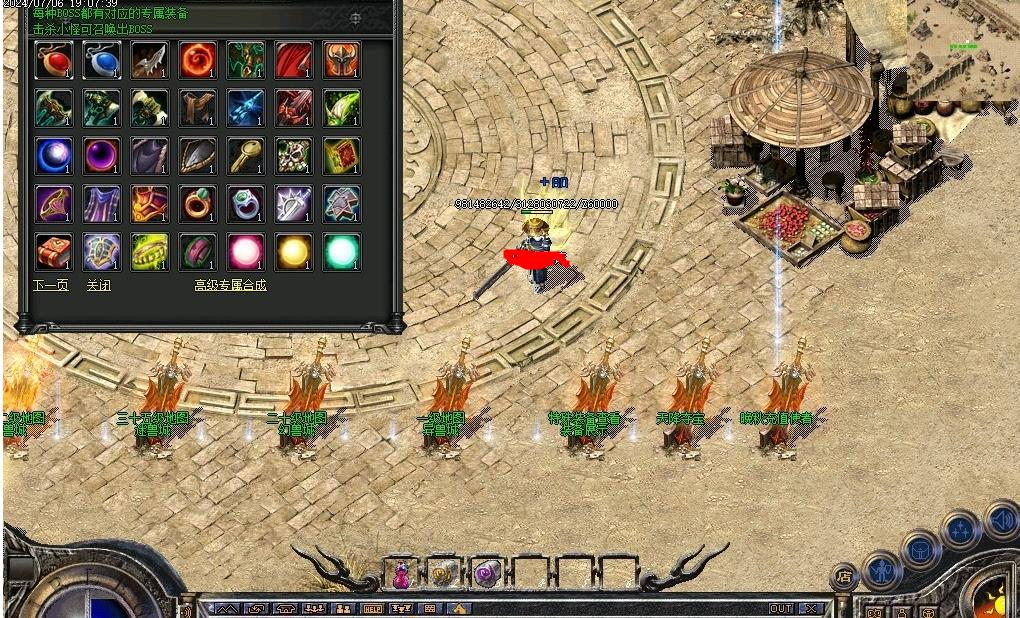Open the shop via 店 button
This screenshot has height=618, width=1020.
pos(845,576)
